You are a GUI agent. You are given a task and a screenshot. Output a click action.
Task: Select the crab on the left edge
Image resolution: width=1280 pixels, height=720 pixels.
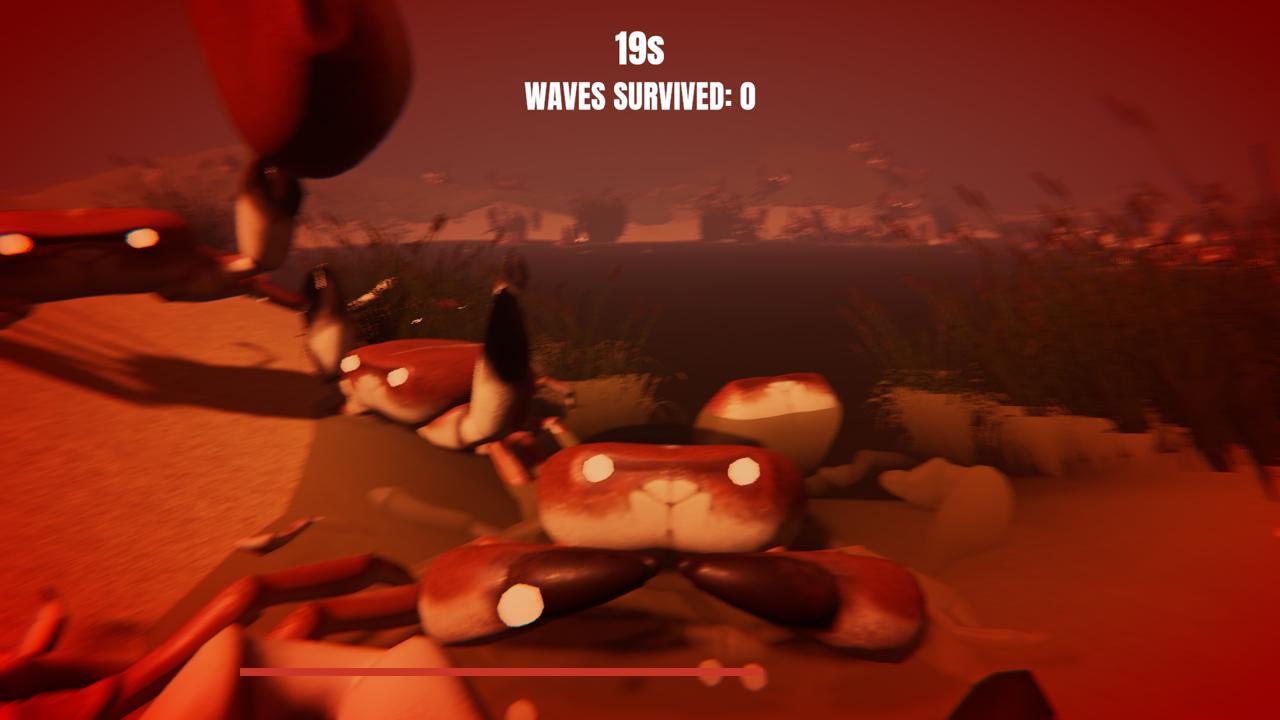tap(80, 250)
